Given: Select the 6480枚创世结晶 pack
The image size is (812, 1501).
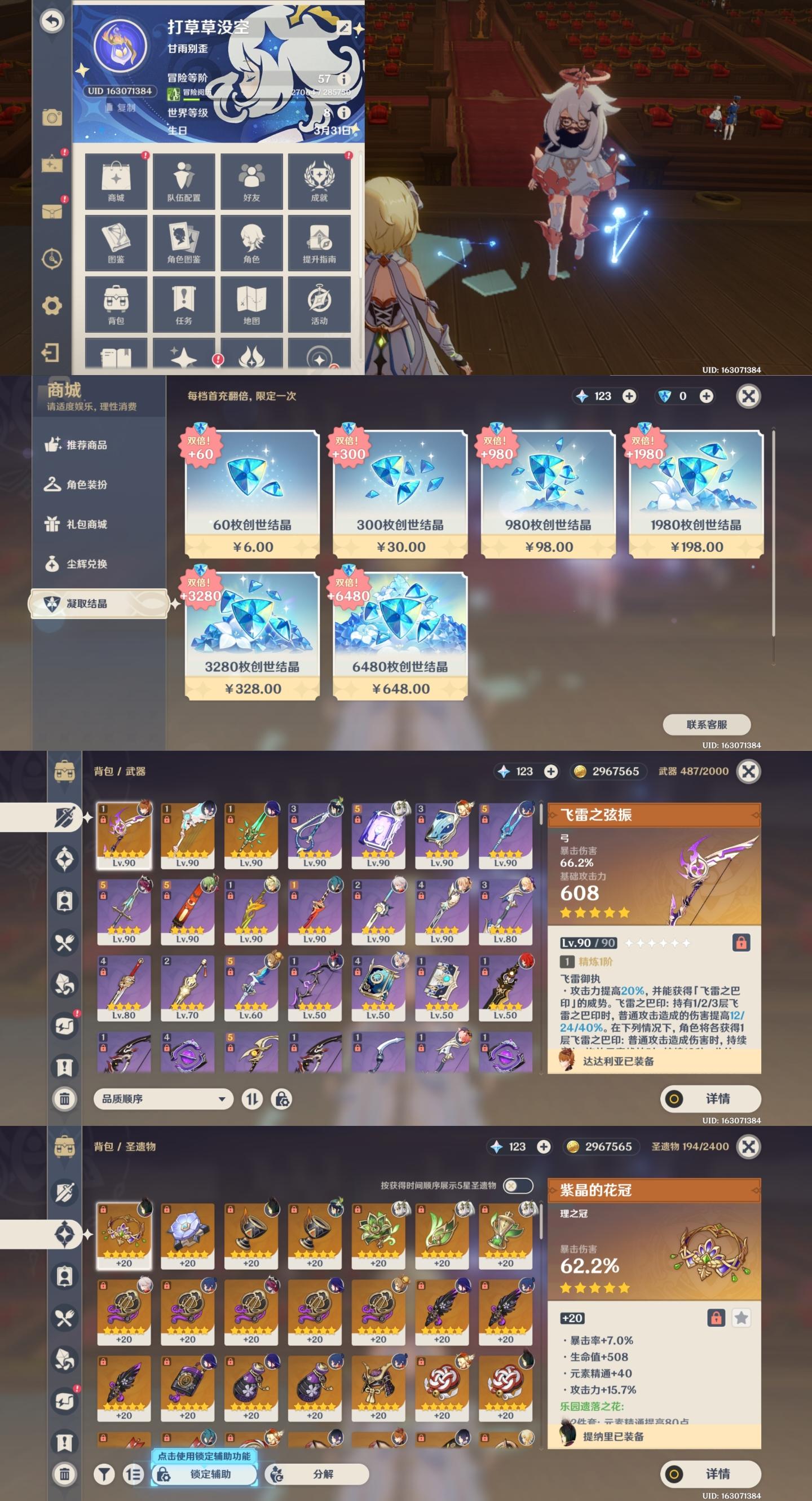Looking at the screenshot, I should (400, 636).
